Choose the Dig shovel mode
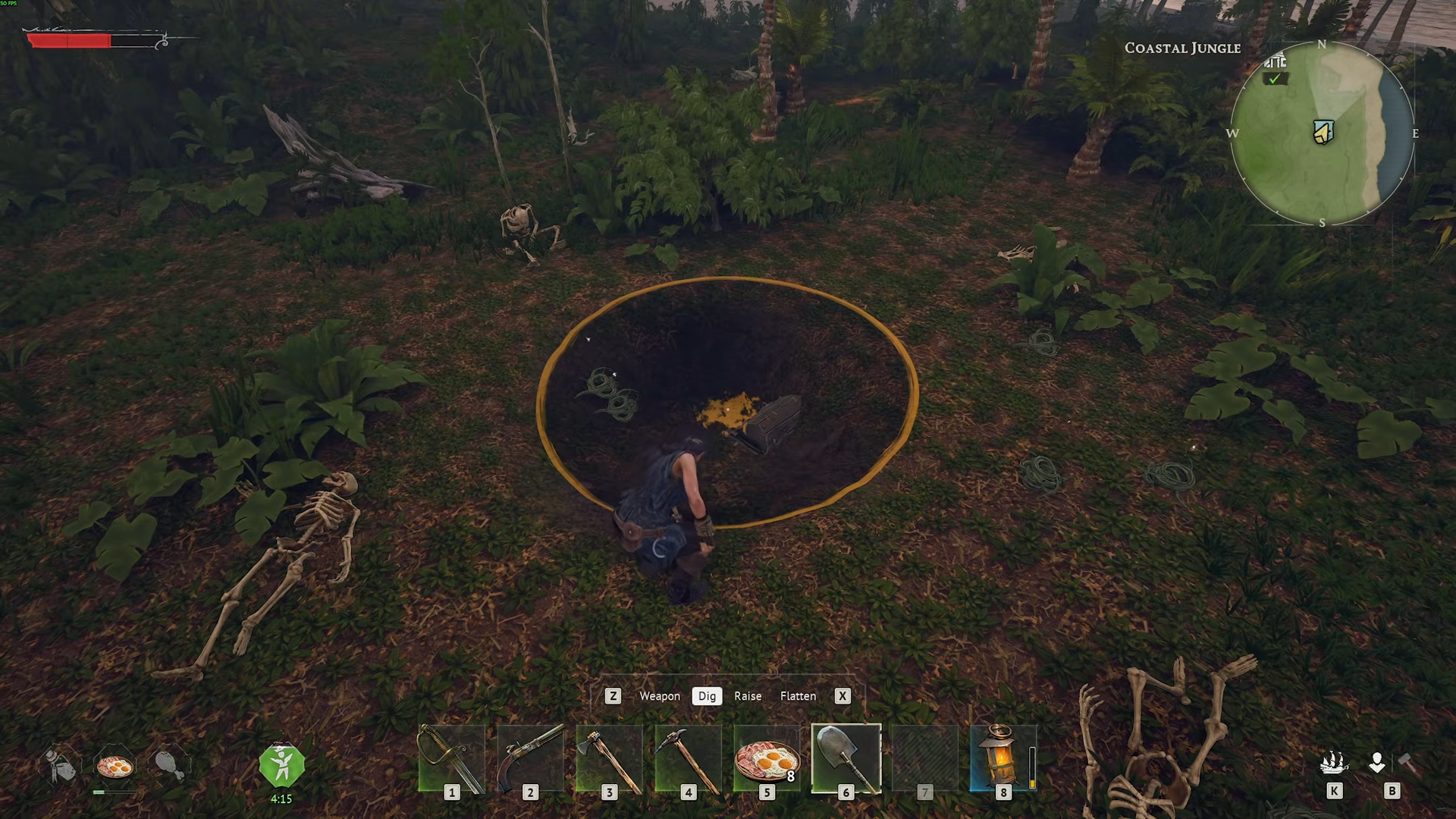 [707, 696]
